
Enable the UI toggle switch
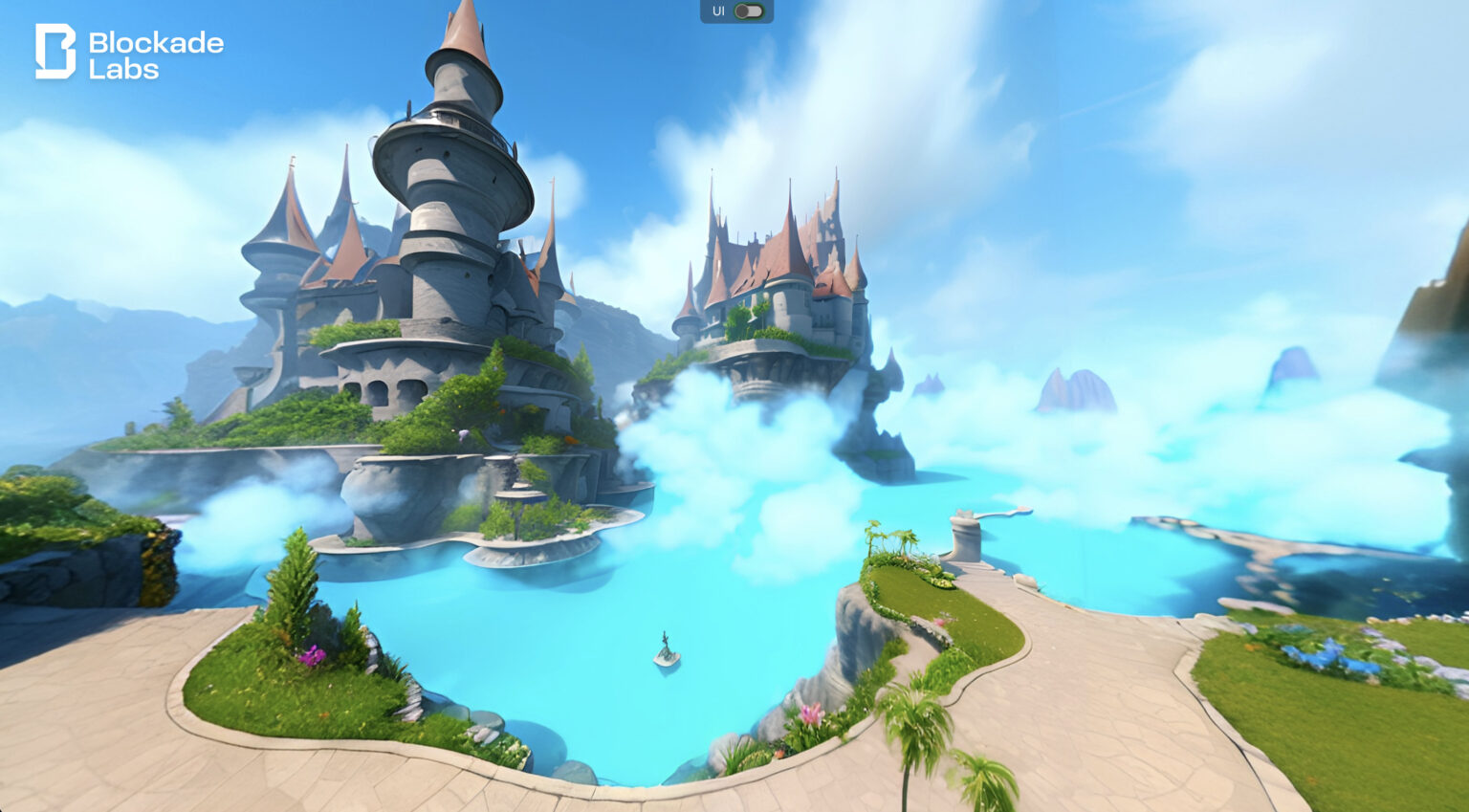tap(748, 11)
